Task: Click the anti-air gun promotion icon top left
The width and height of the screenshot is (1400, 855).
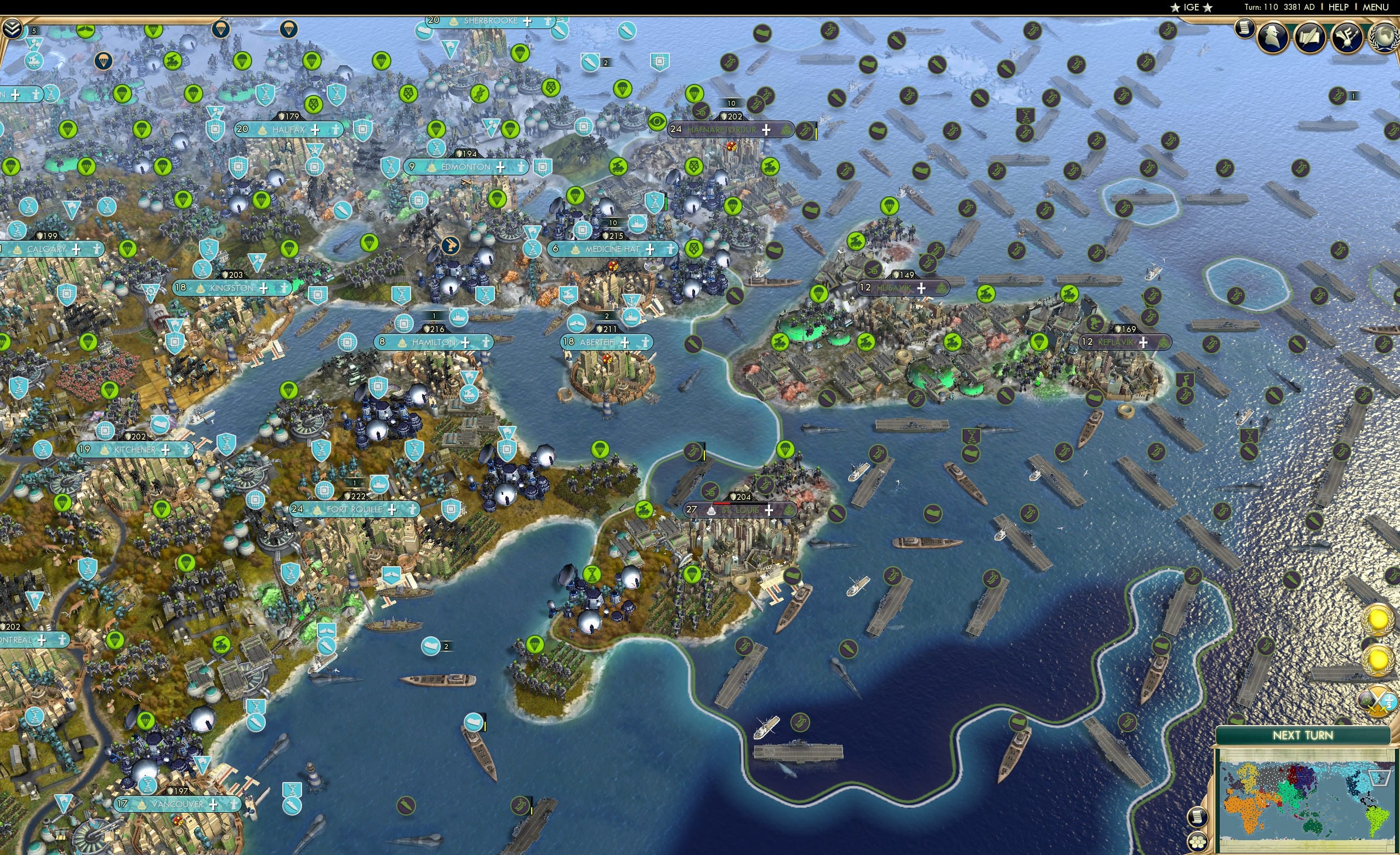Action: click(33, 61)
